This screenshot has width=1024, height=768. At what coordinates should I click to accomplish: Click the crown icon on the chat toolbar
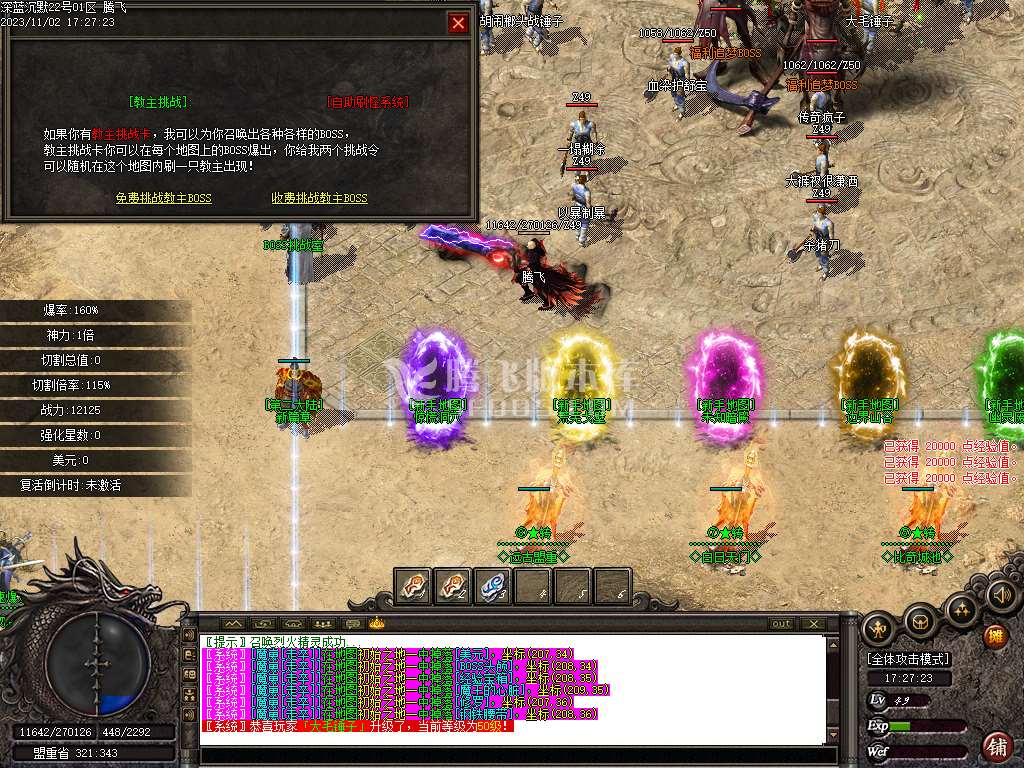(x=376, y=623)
